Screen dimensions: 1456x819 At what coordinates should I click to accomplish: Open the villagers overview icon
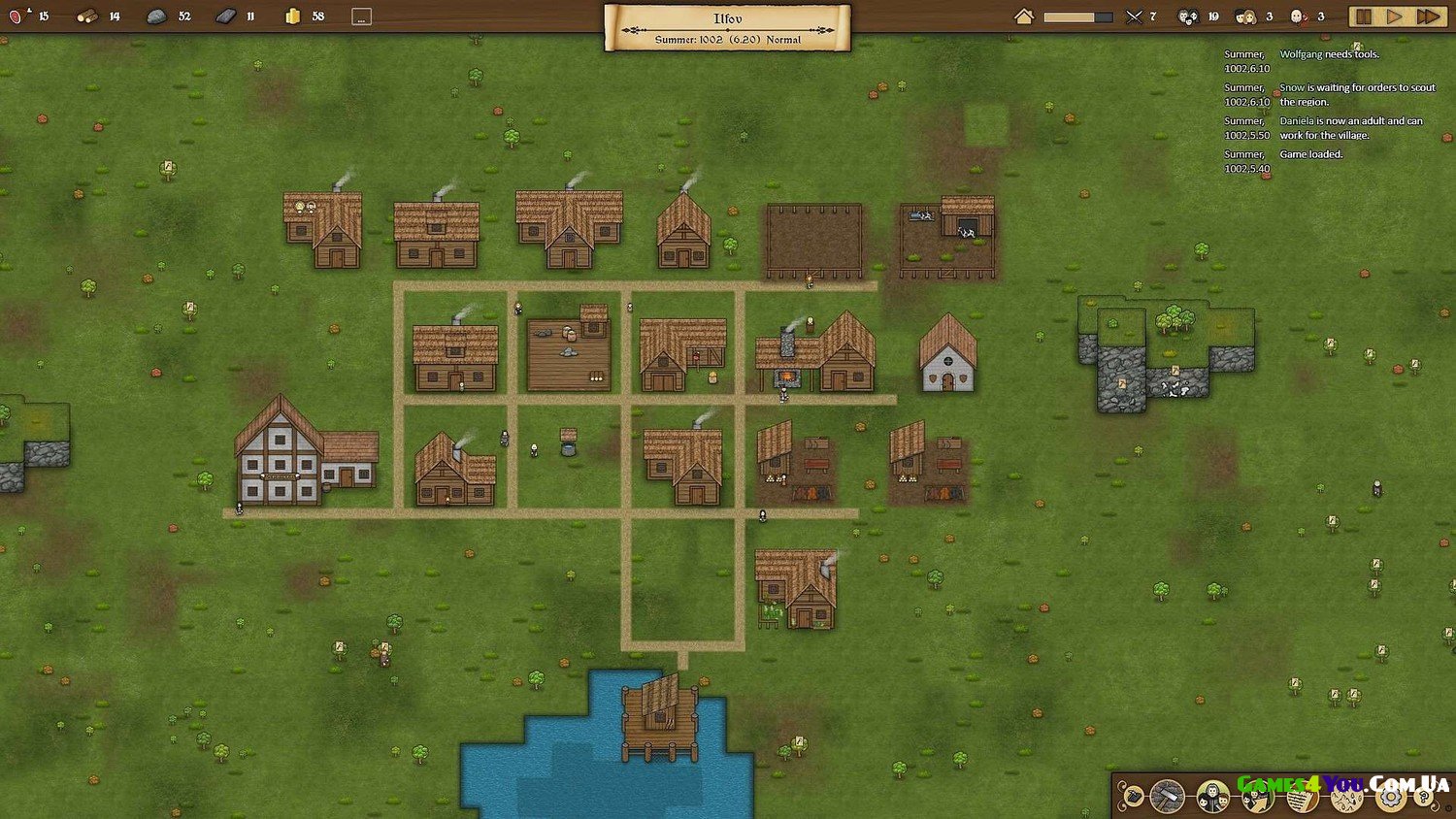1212,797
